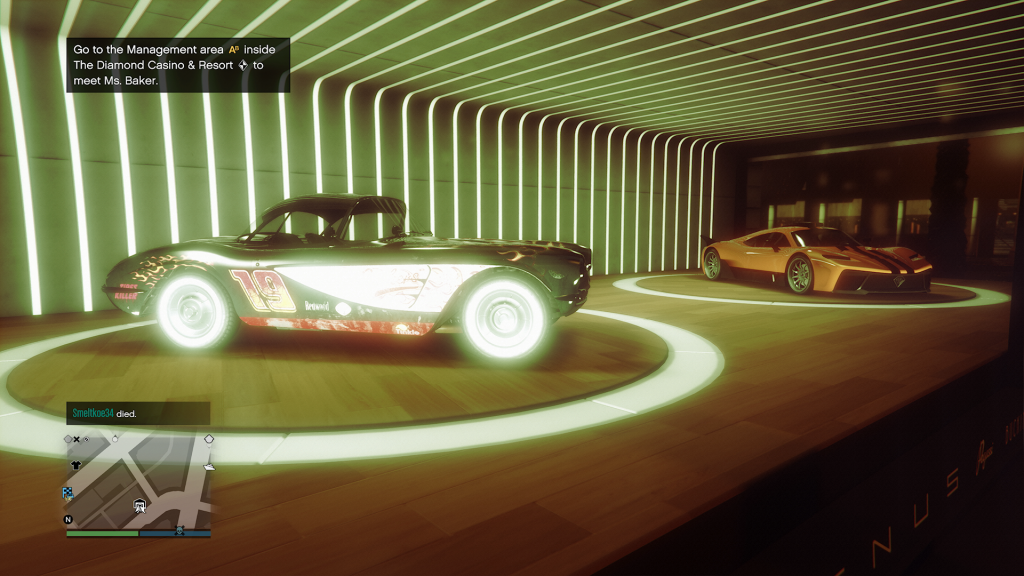Screen dimensions: 1024x576
Task: Select the skull marker below the minimap
Action: [180, 530]
